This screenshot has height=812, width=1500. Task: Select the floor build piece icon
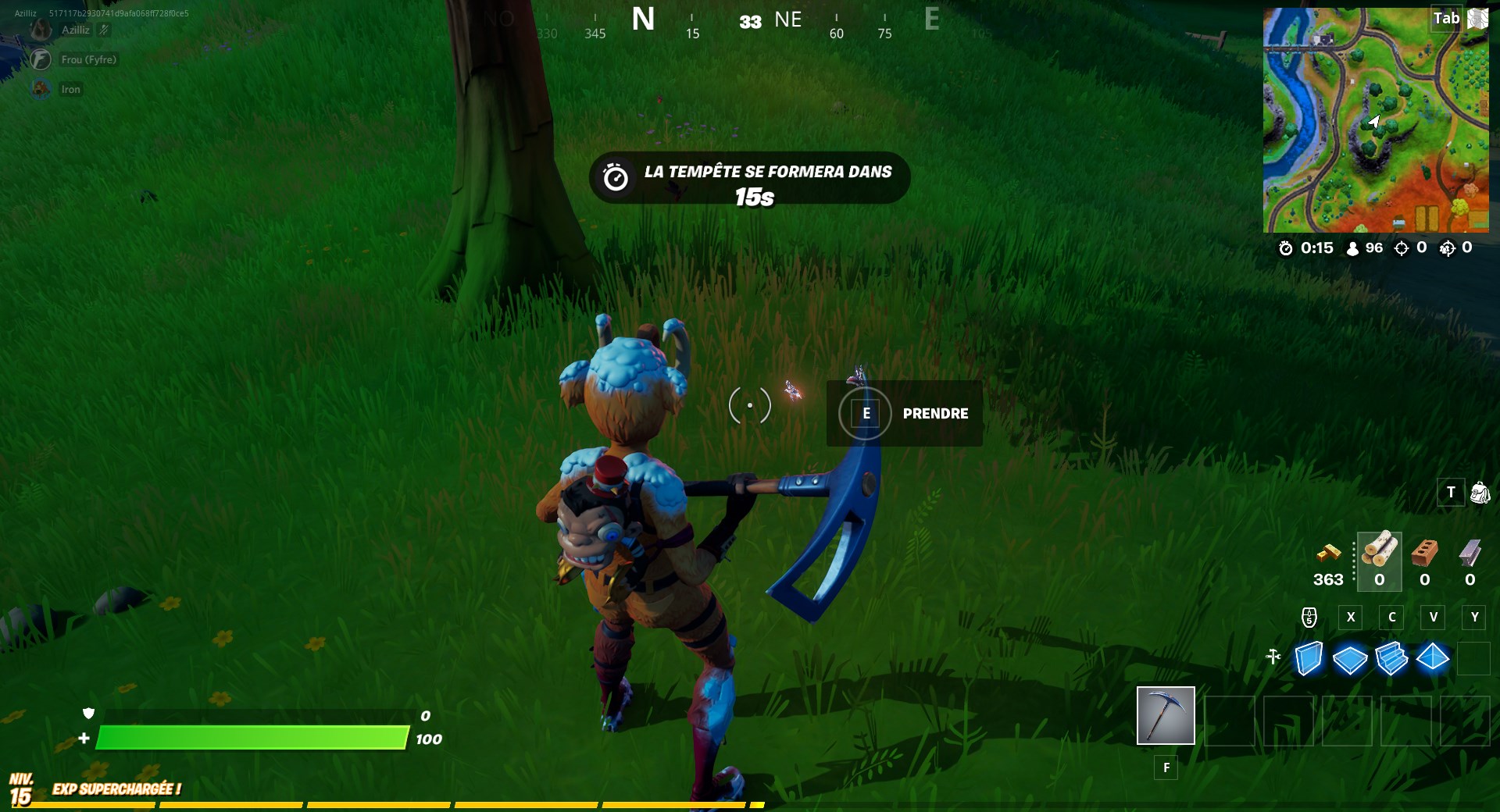[x=1349, y=660]
